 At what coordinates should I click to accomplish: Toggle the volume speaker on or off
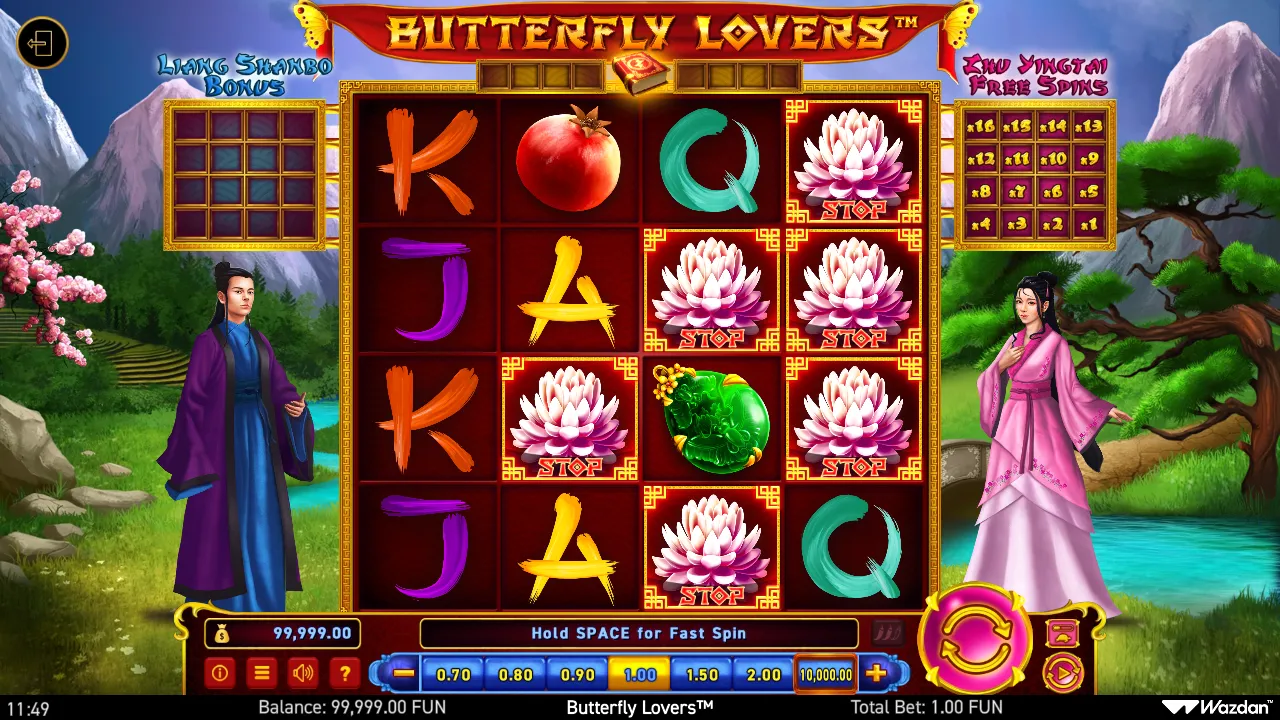(303, 673)
